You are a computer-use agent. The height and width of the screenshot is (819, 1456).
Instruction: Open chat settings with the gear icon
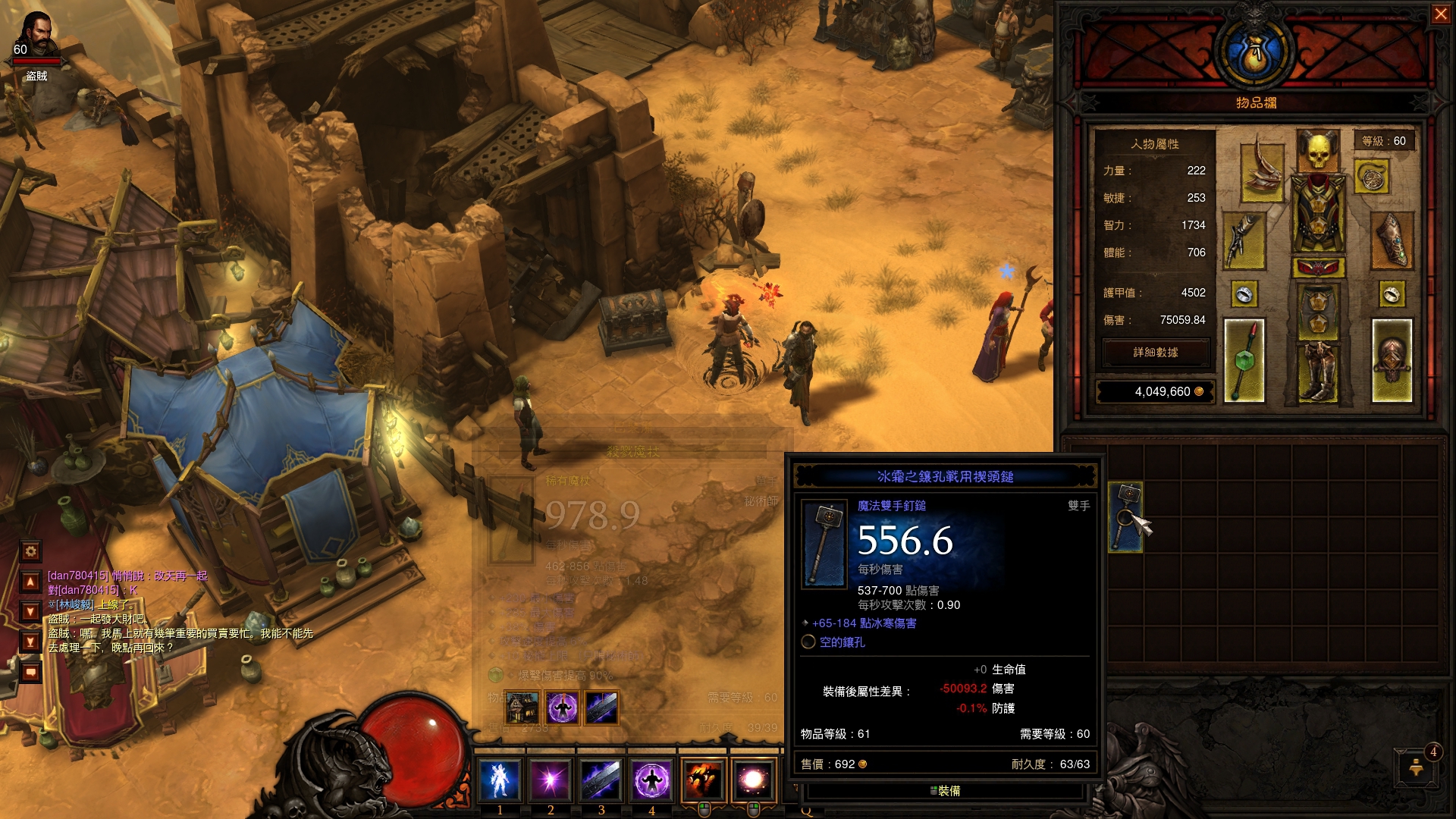[x=31, y=551]
